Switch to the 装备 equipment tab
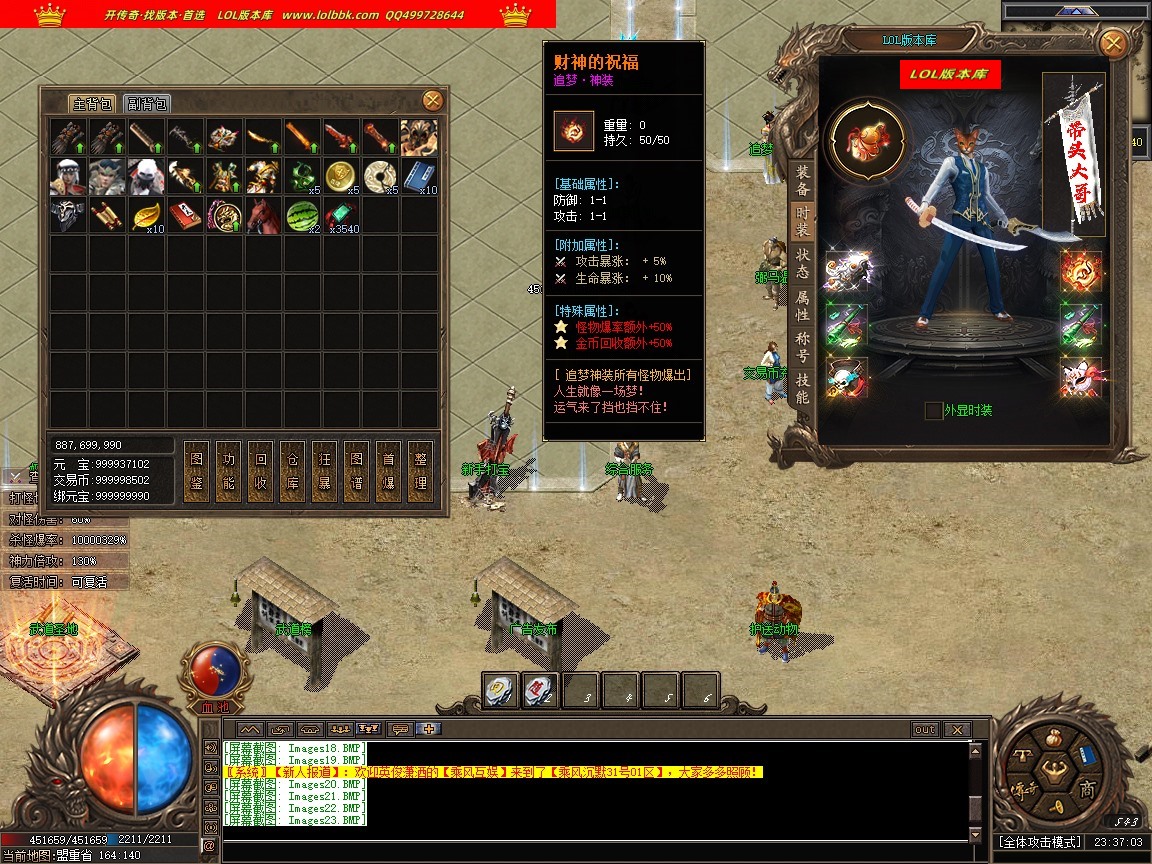 pos(802,179)
